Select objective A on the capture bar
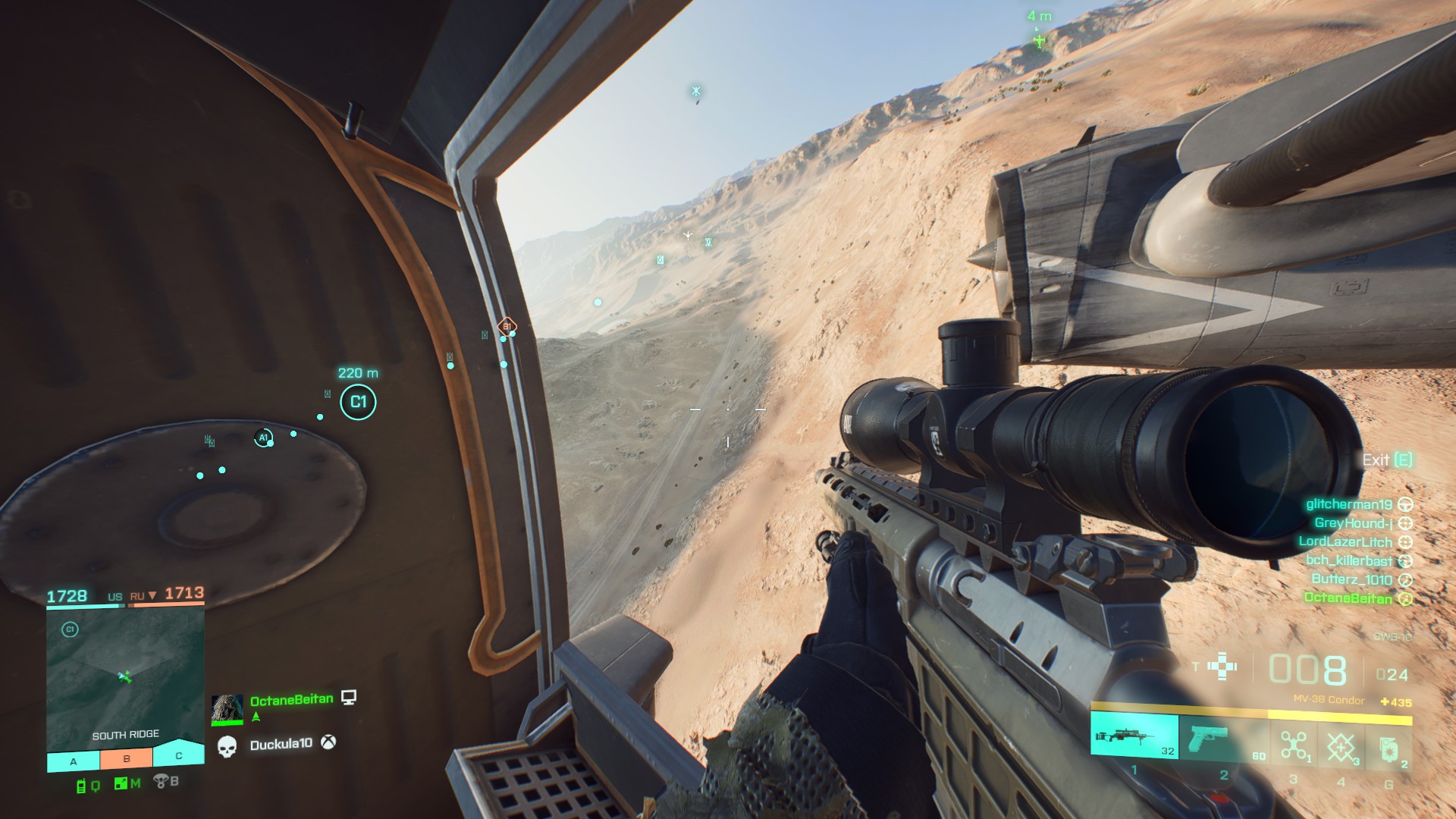This screenshot has width=1456, height=819. click(x=74, y=761)
